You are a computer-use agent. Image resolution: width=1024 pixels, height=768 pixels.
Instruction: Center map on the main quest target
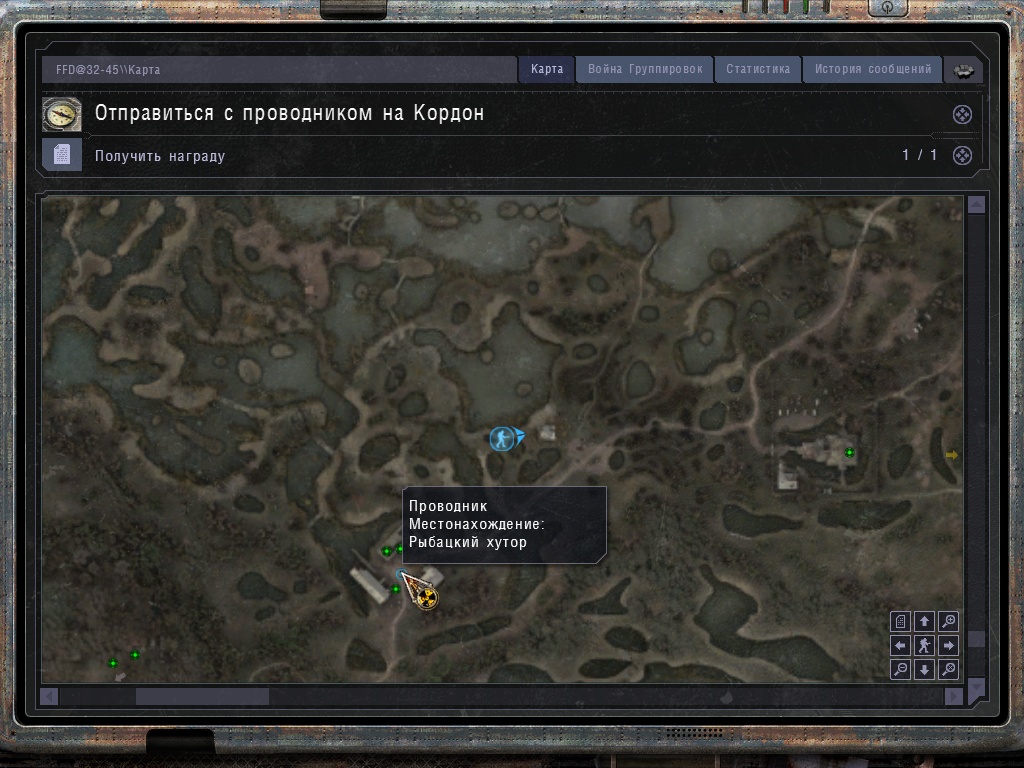tap(961, 114)
